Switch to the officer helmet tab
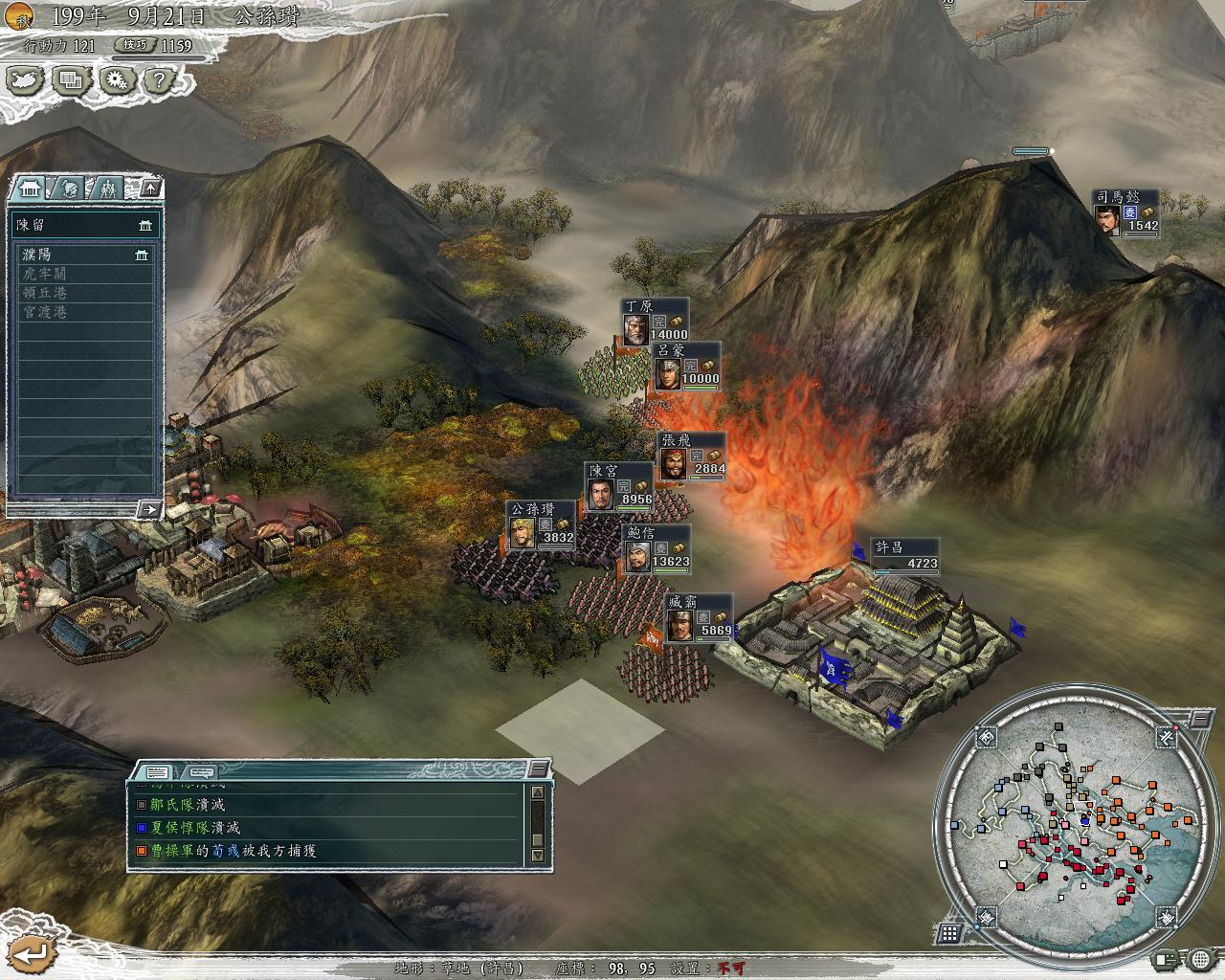The height and width of the screenshot is (980, 1225). (x=70, y=188)
